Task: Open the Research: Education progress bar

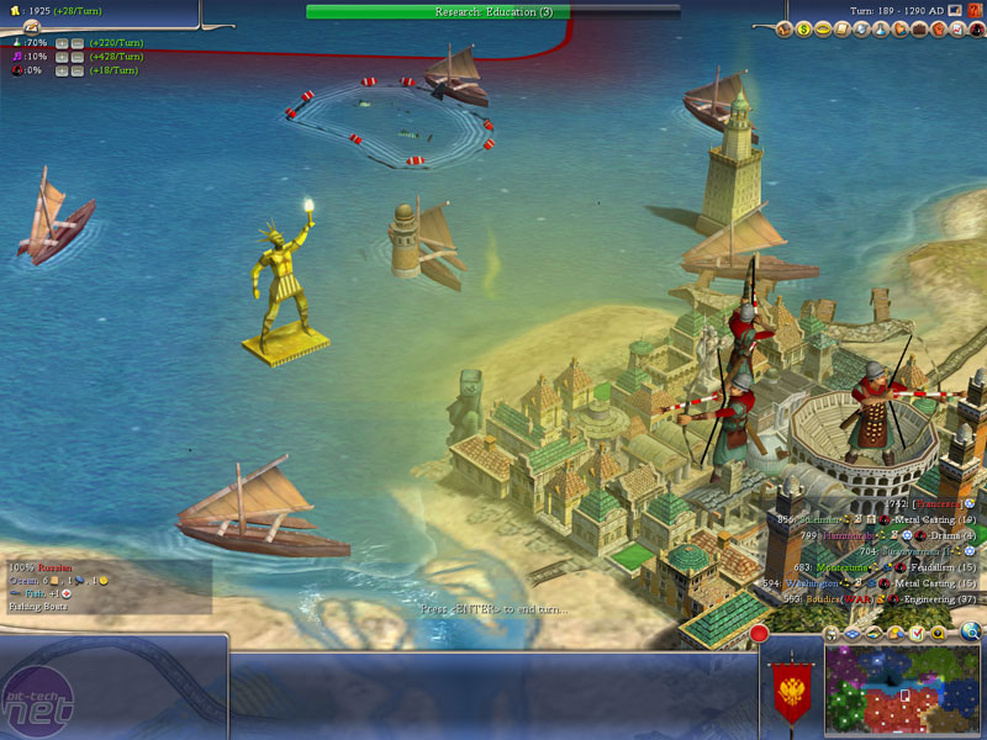Action: 437,12
